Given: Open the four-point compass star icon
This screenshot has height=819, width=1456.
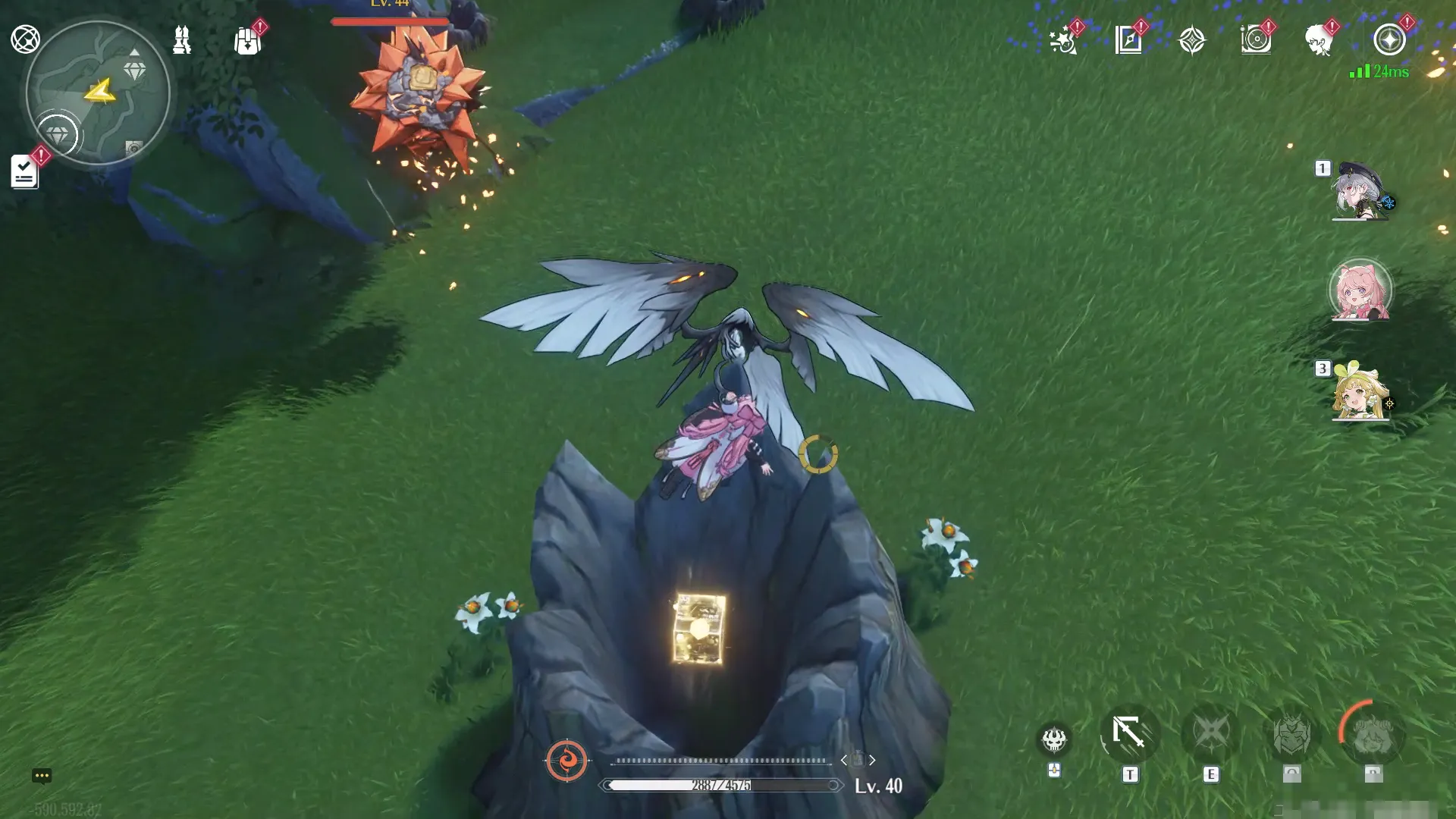Looking at the screenshot, I should [x=1192, y=39].
